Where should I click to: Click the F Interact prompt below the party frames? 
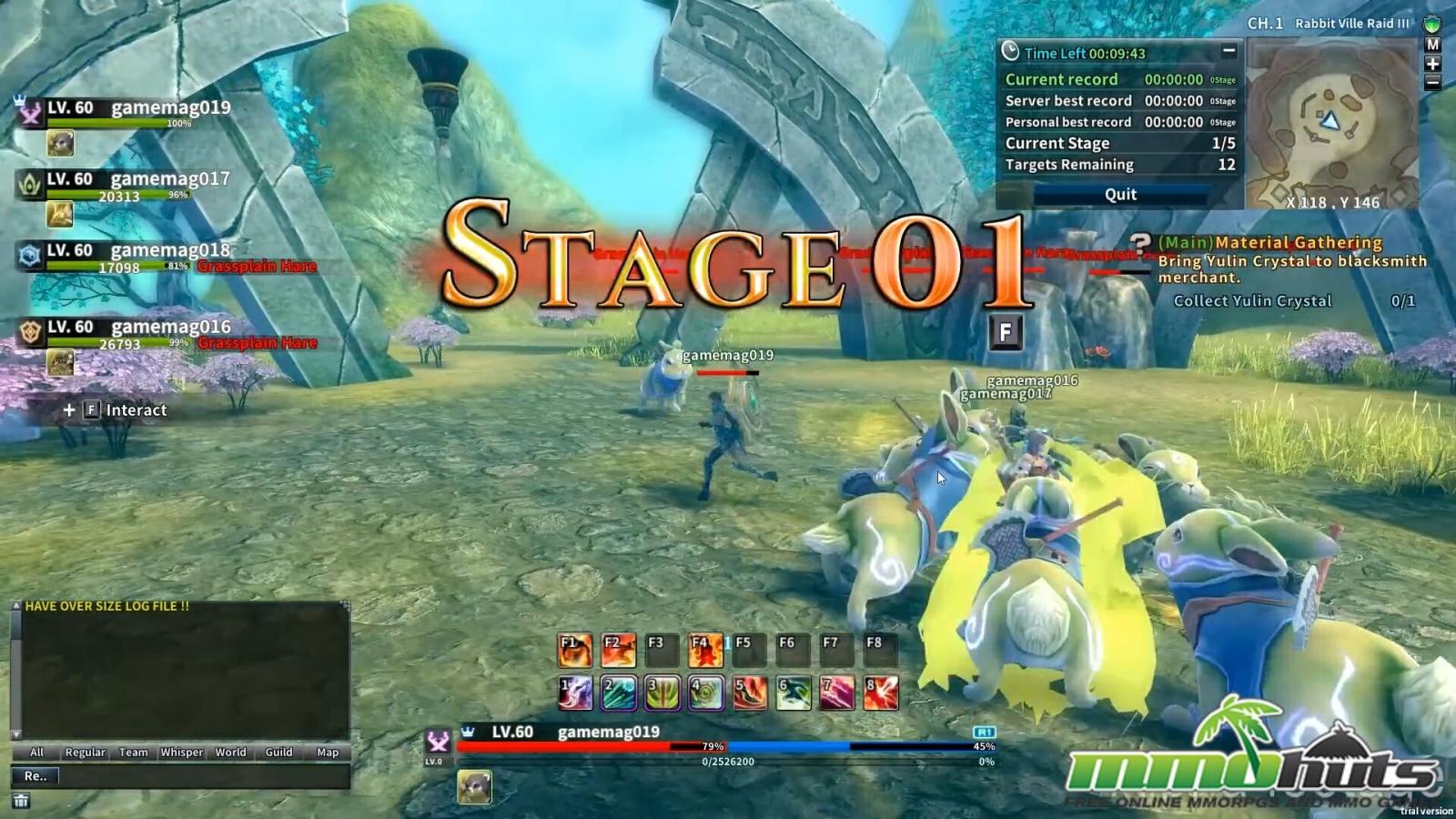[x=115, y=410]
